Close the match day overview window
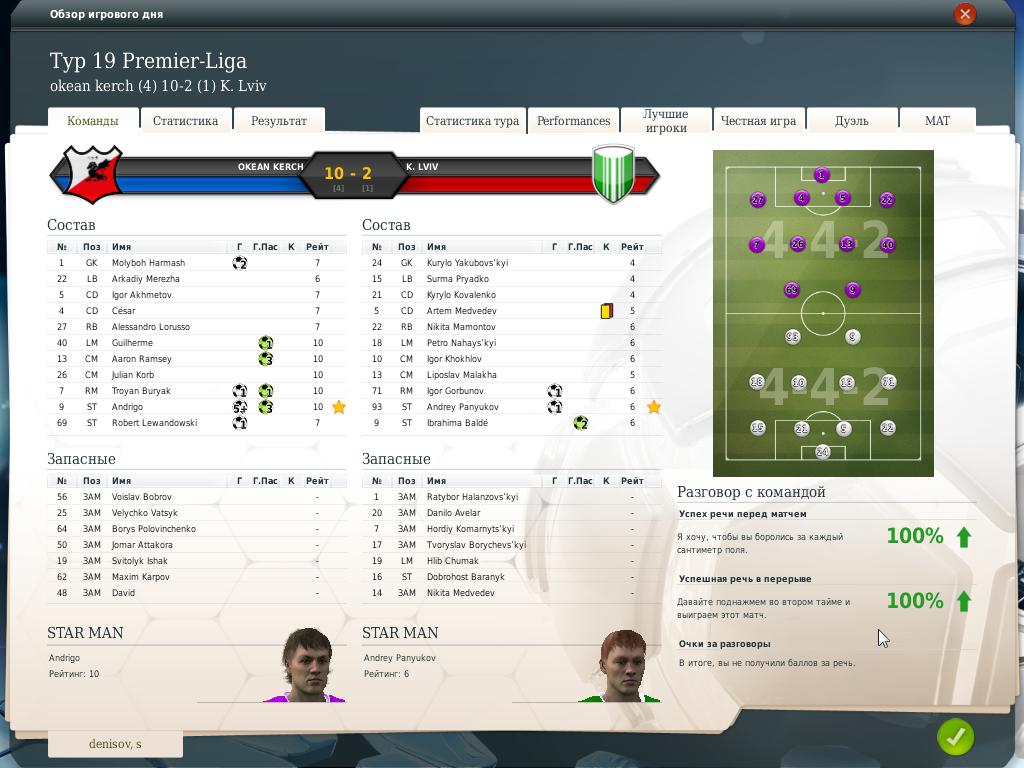Viewport: 1024px width, 768px height. [x=964, y=14]
